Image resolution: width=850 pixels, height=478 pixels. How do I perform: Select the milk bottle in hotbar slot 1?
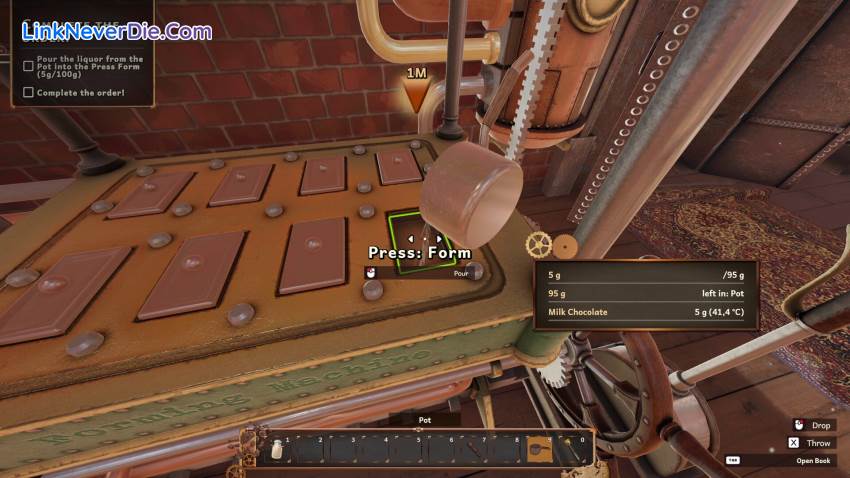click(x=275, y=449)
